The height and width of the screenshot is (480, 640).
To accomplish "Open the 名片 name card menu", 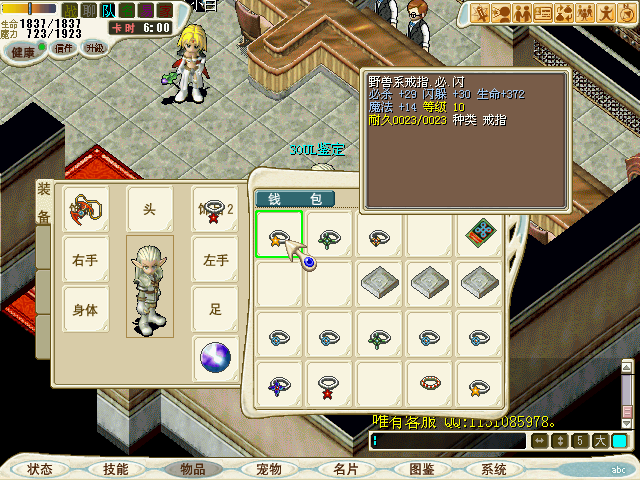I will point(345,468).
